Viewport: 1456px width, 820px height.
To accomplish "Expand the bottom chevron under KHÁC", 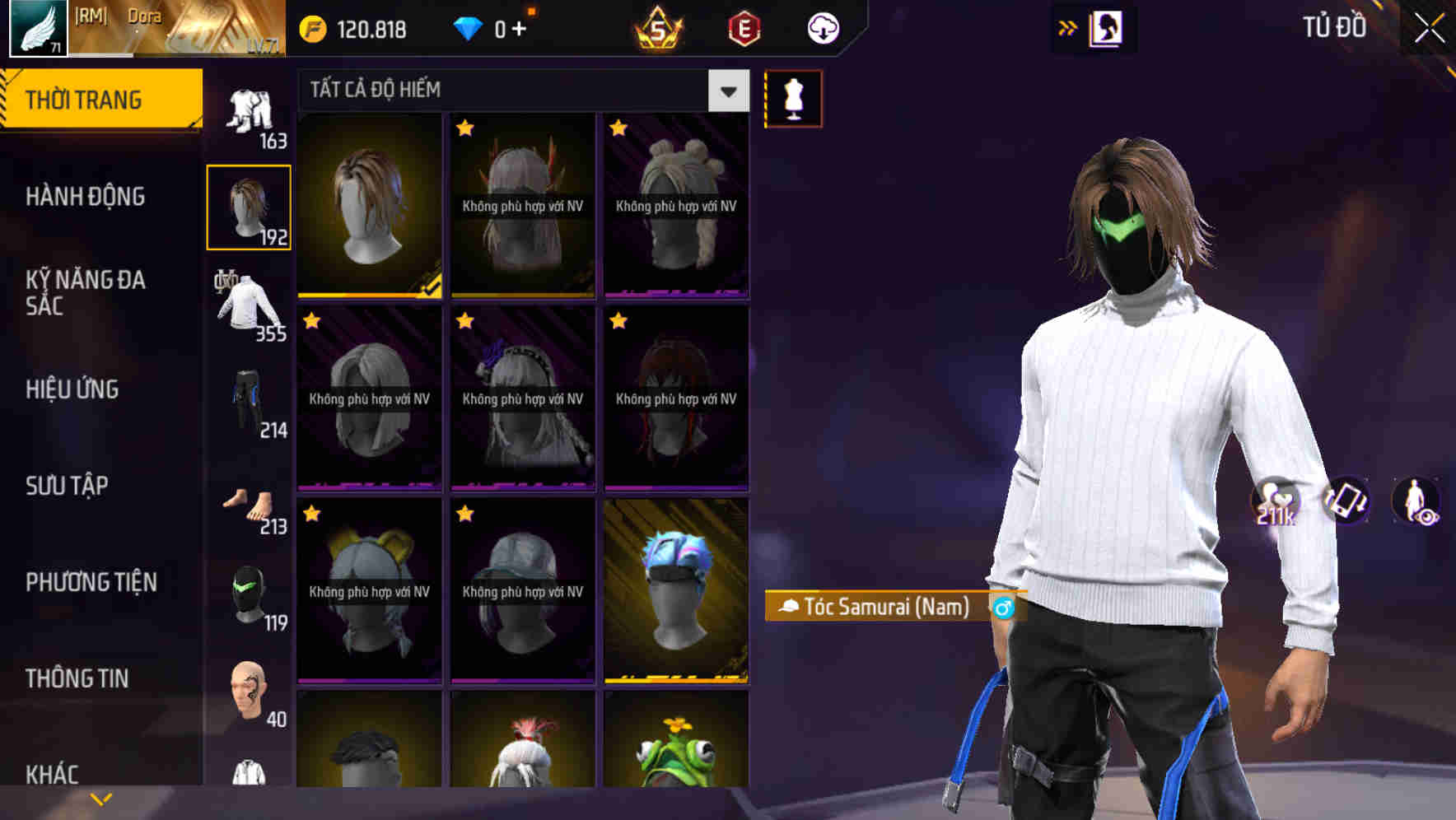I will (102, 797).
